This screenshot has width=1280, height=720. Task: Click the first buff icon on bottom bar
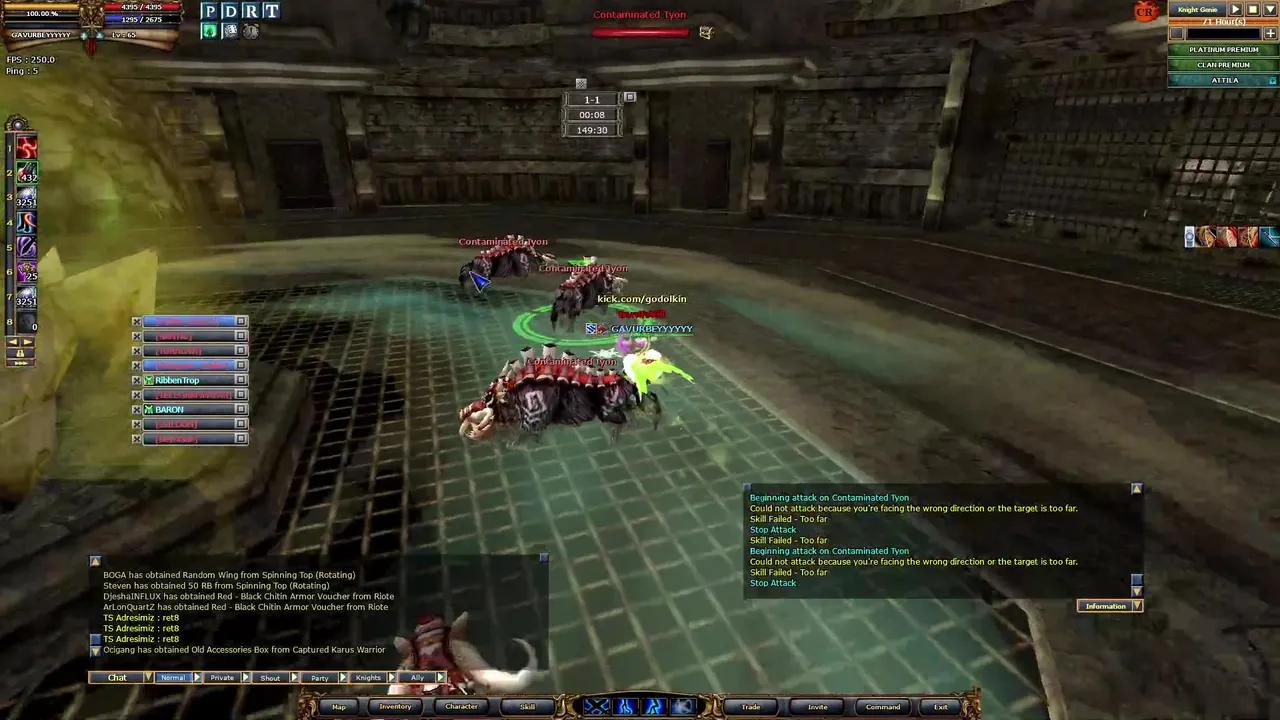[x=596, y=706]
